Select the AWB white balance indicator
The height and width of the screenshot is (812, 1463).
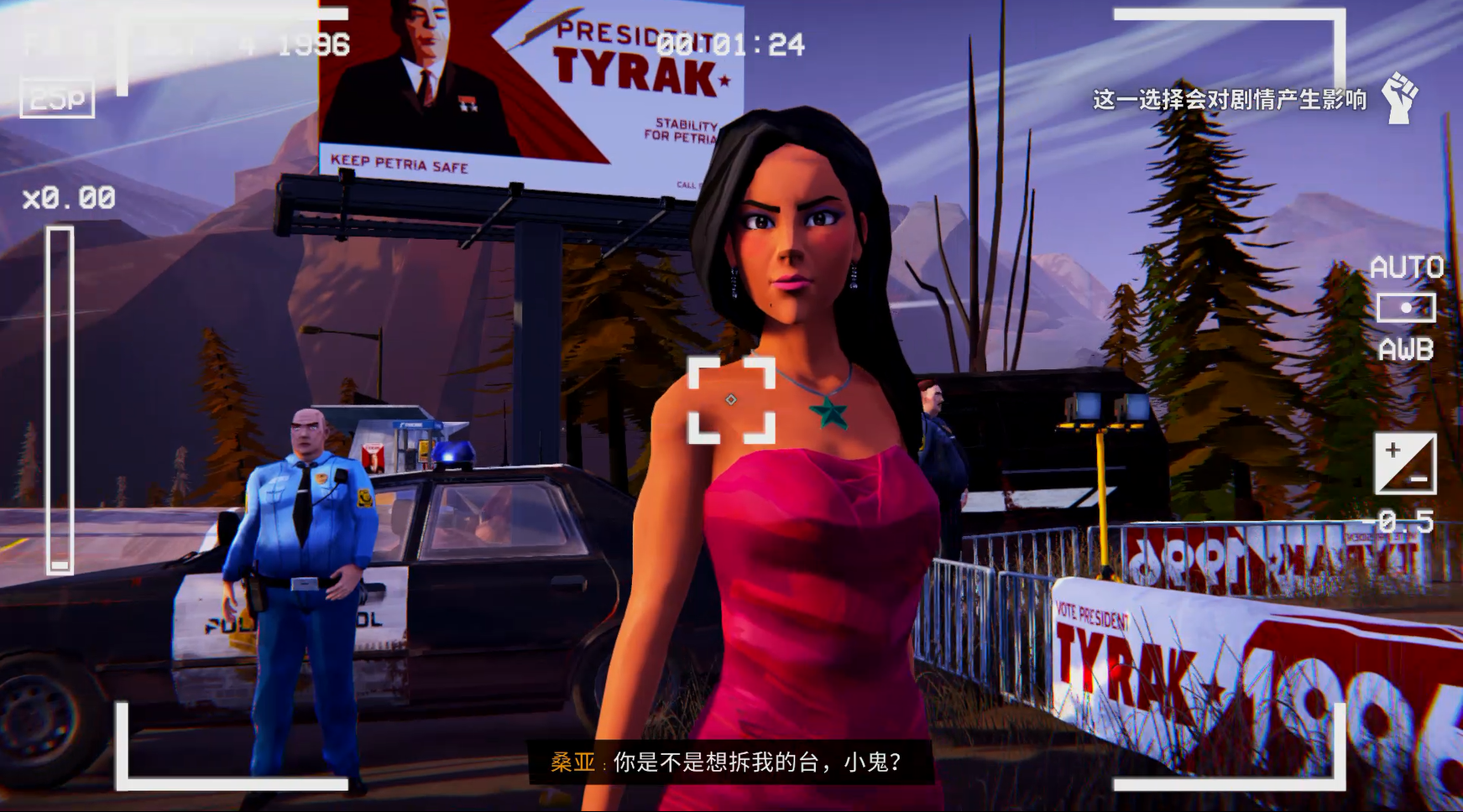[1406, 349]
